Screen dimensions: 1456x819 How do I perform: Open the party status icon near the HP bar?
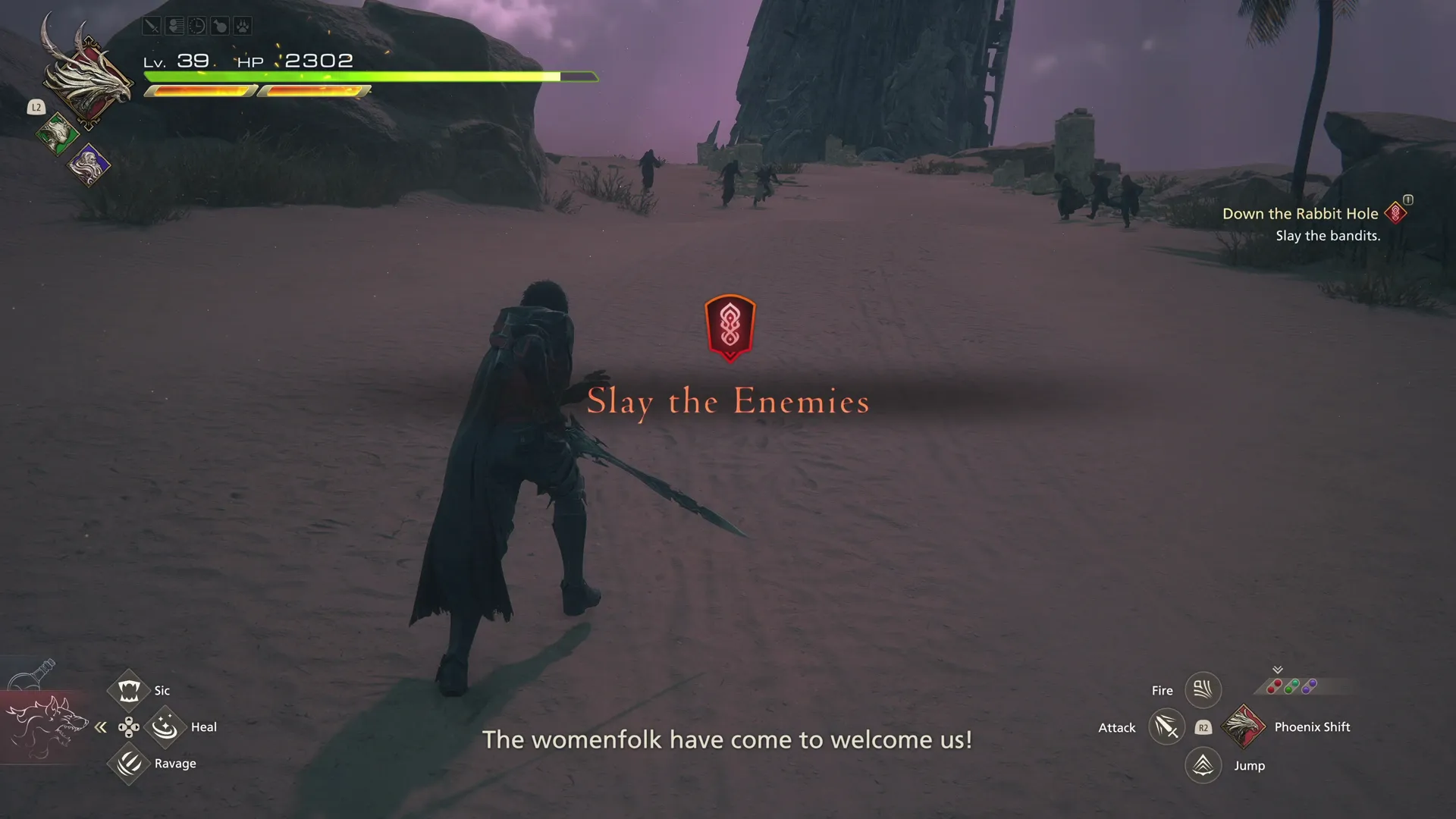pos(174,26)
